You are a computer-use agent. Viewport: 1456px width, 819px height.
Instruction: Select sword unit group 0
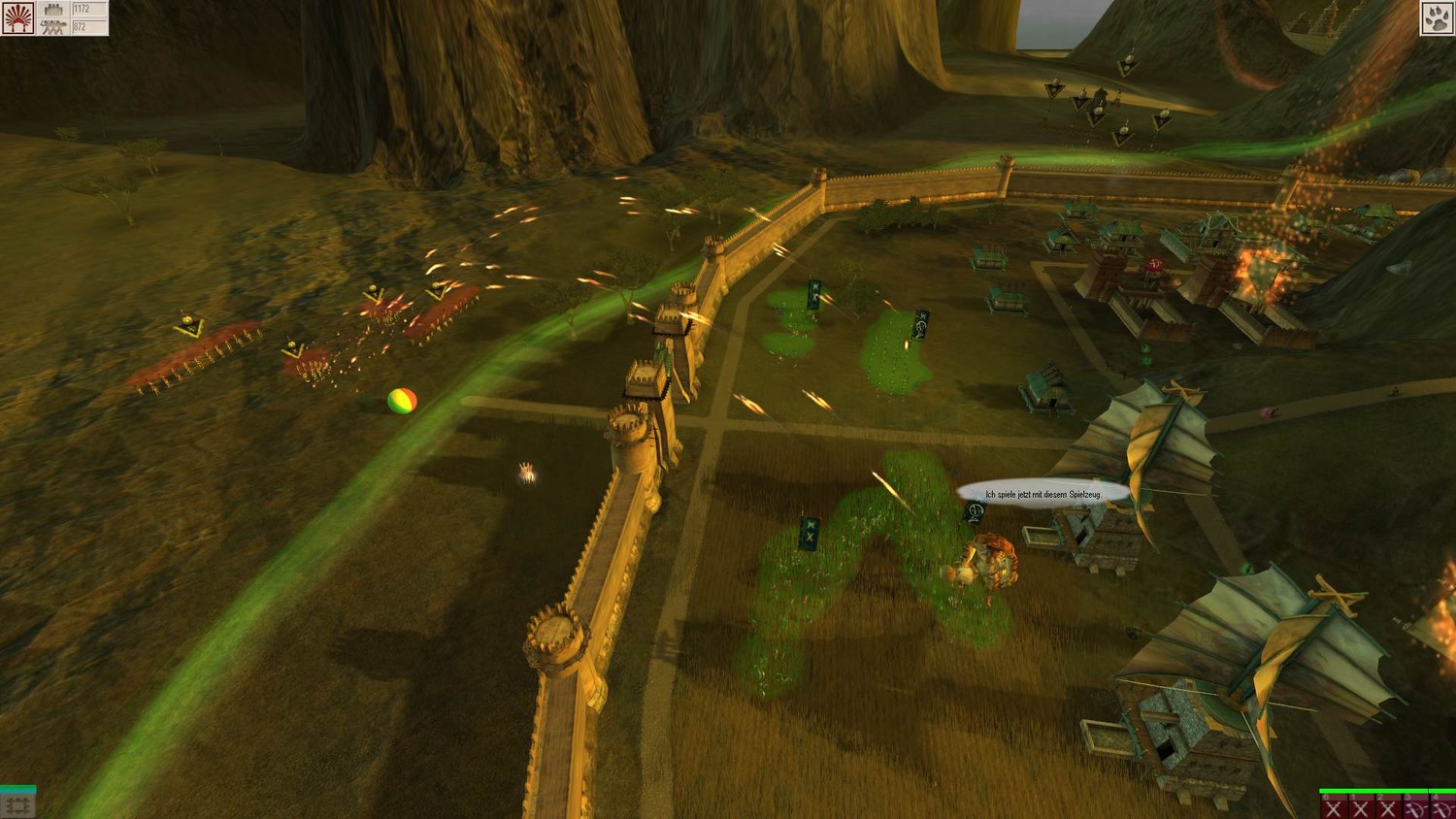[1334, 808]
